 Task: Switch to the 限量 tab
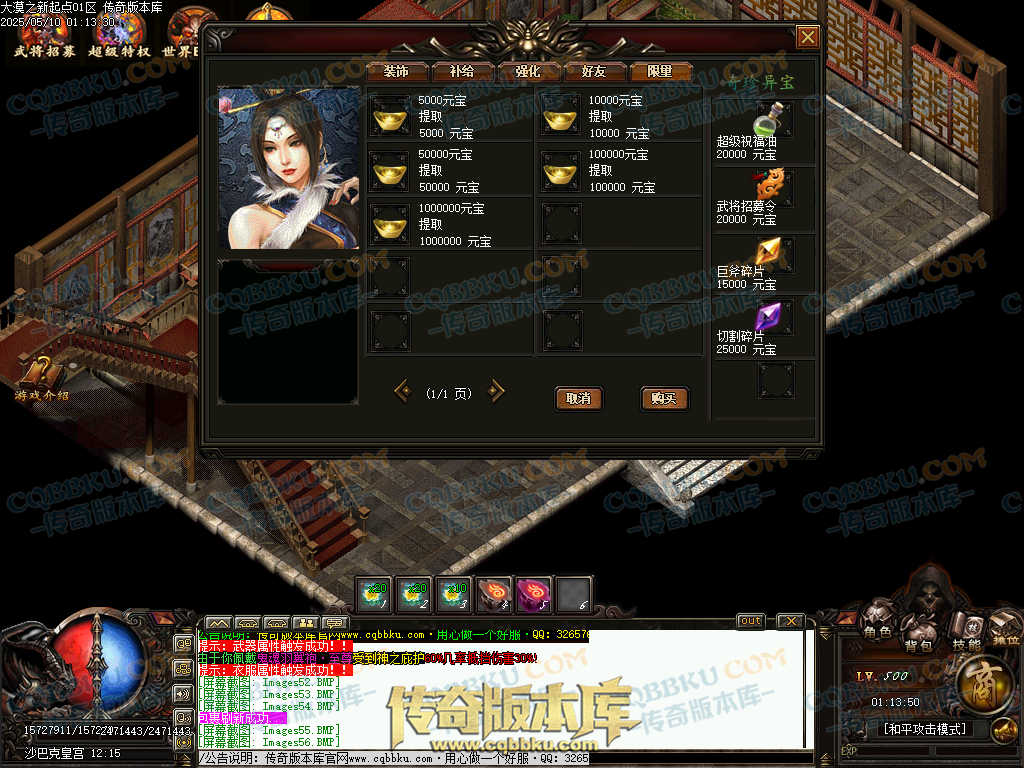pos(660,72)
